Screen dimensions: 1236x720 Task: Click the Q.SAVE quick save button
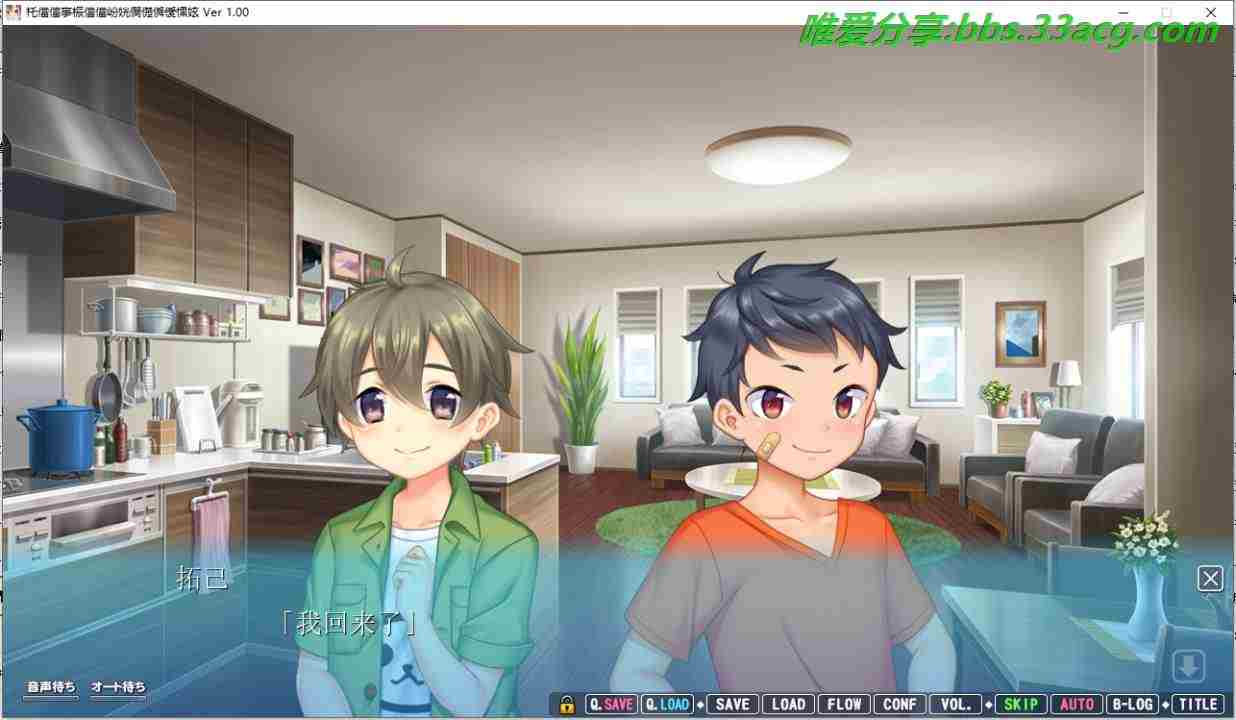(x=611, y=704)
